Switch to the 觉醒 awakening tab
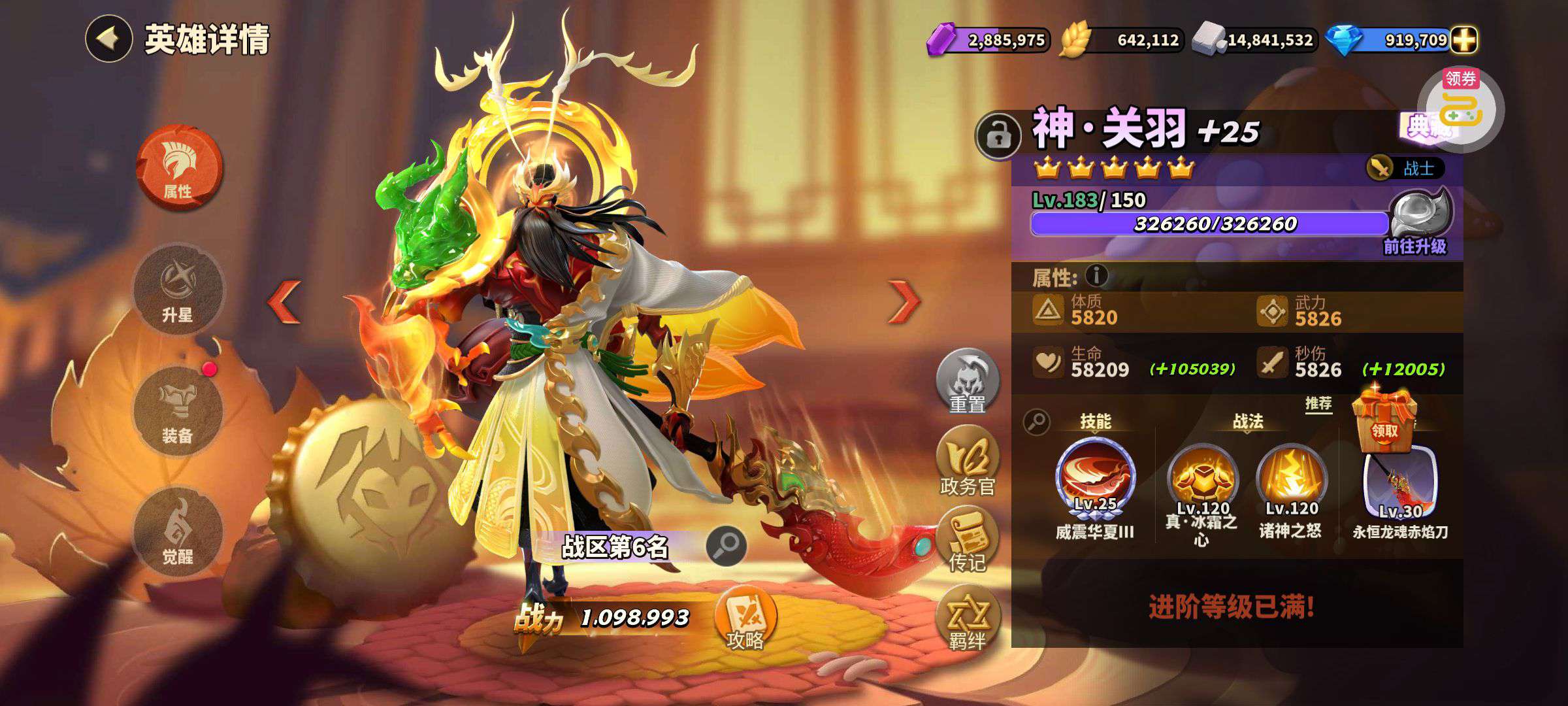The width and height of the screenshot is (1568, 706). coord(178,531)
